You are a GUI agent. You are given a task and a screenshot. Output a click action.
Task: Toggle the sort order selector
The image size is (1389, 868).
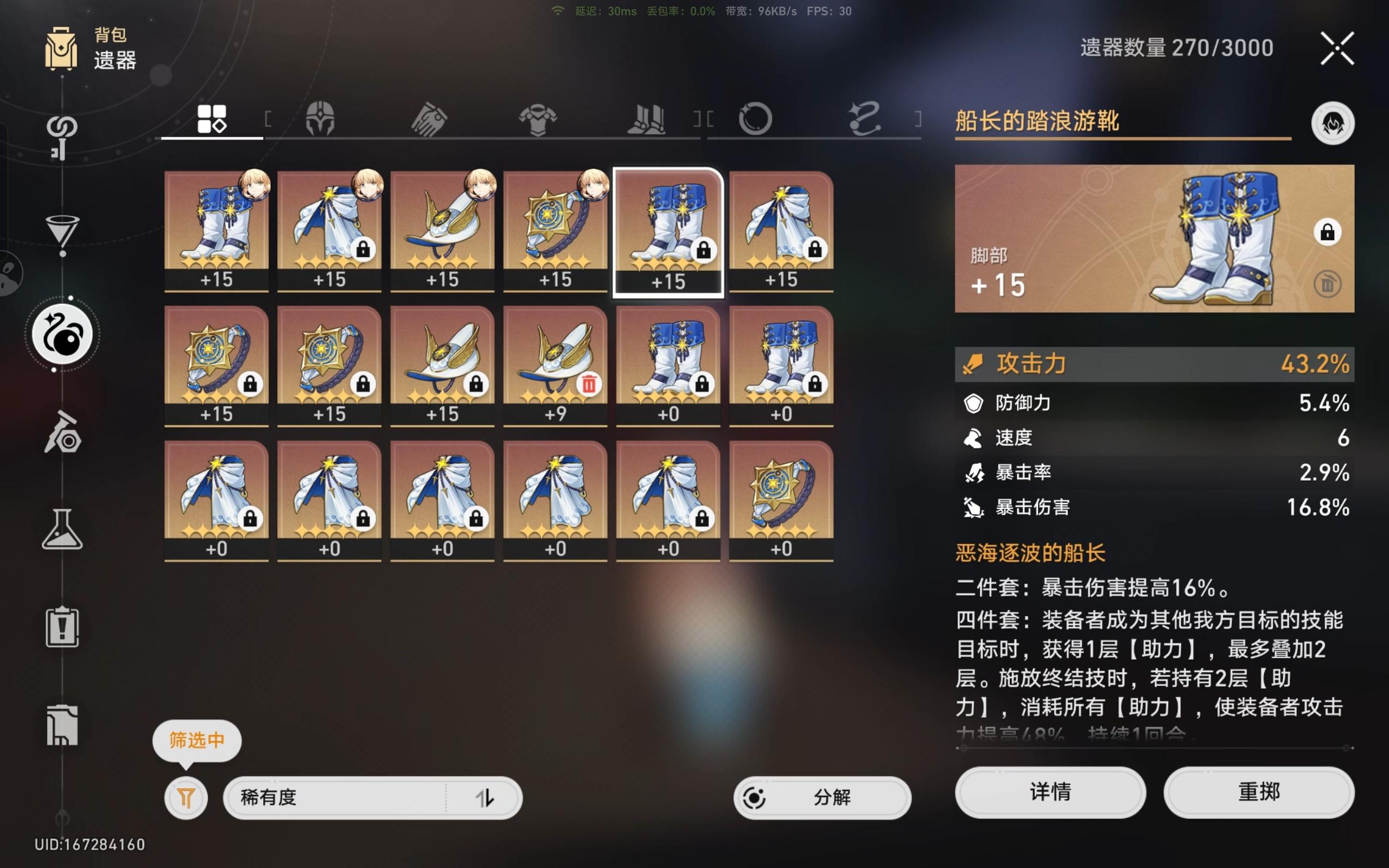tap(487, 798)
